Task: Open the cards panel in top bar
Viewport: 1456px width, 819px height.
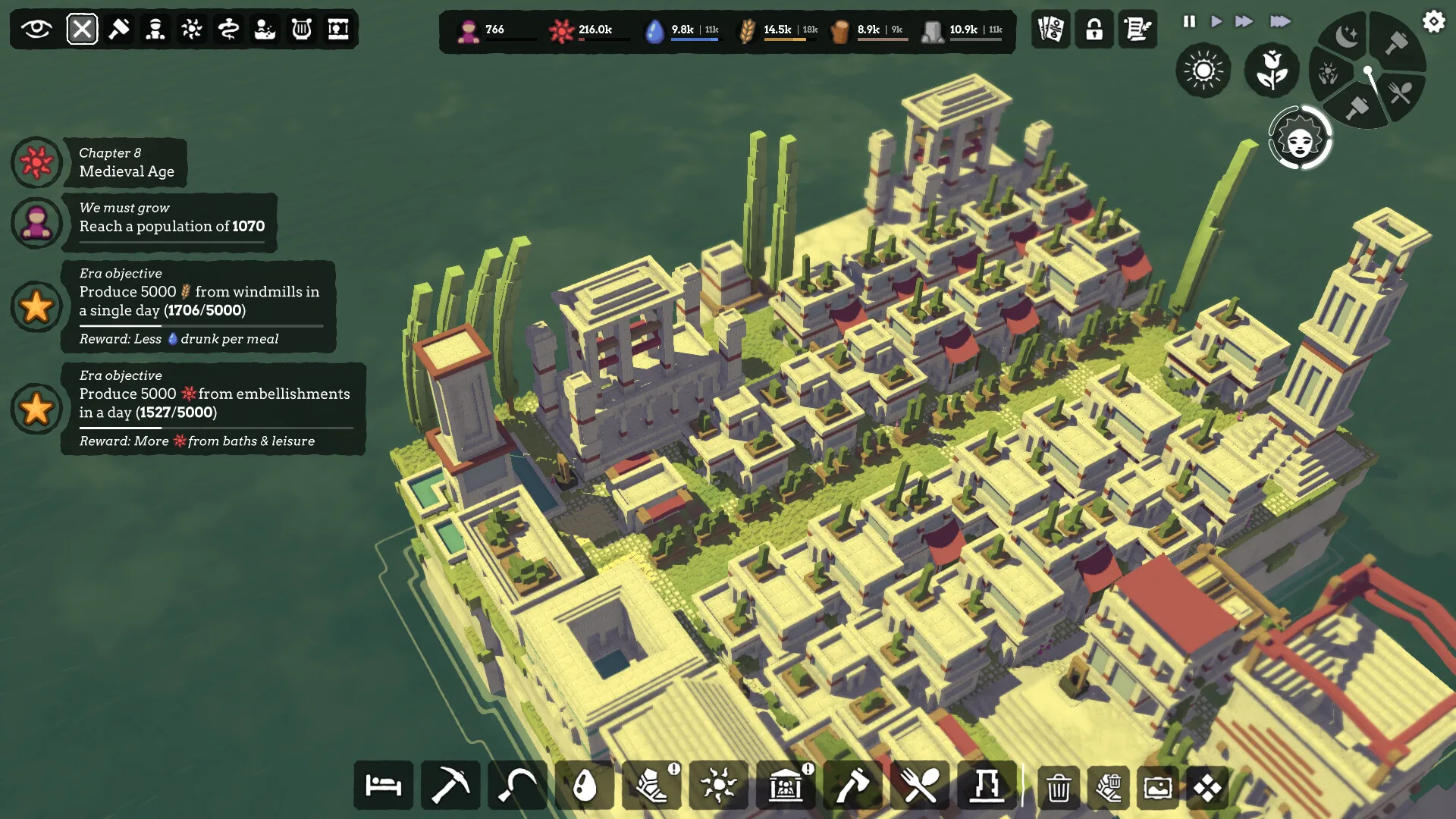Action: (x=1050, y=30)
